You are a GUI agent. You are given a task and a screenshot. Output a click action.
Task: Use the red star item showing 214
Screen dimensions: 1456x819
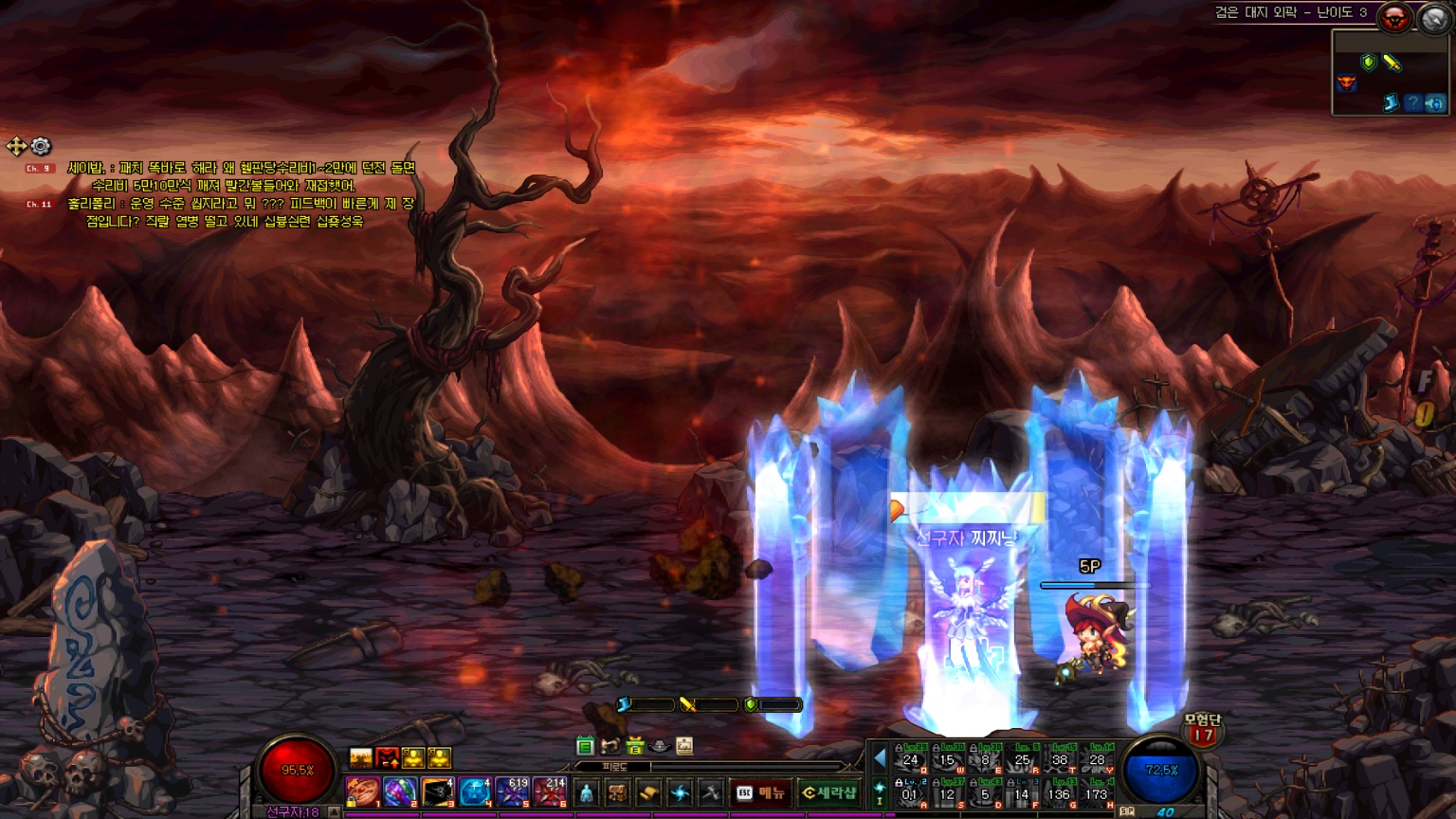(x=550, y=792)
